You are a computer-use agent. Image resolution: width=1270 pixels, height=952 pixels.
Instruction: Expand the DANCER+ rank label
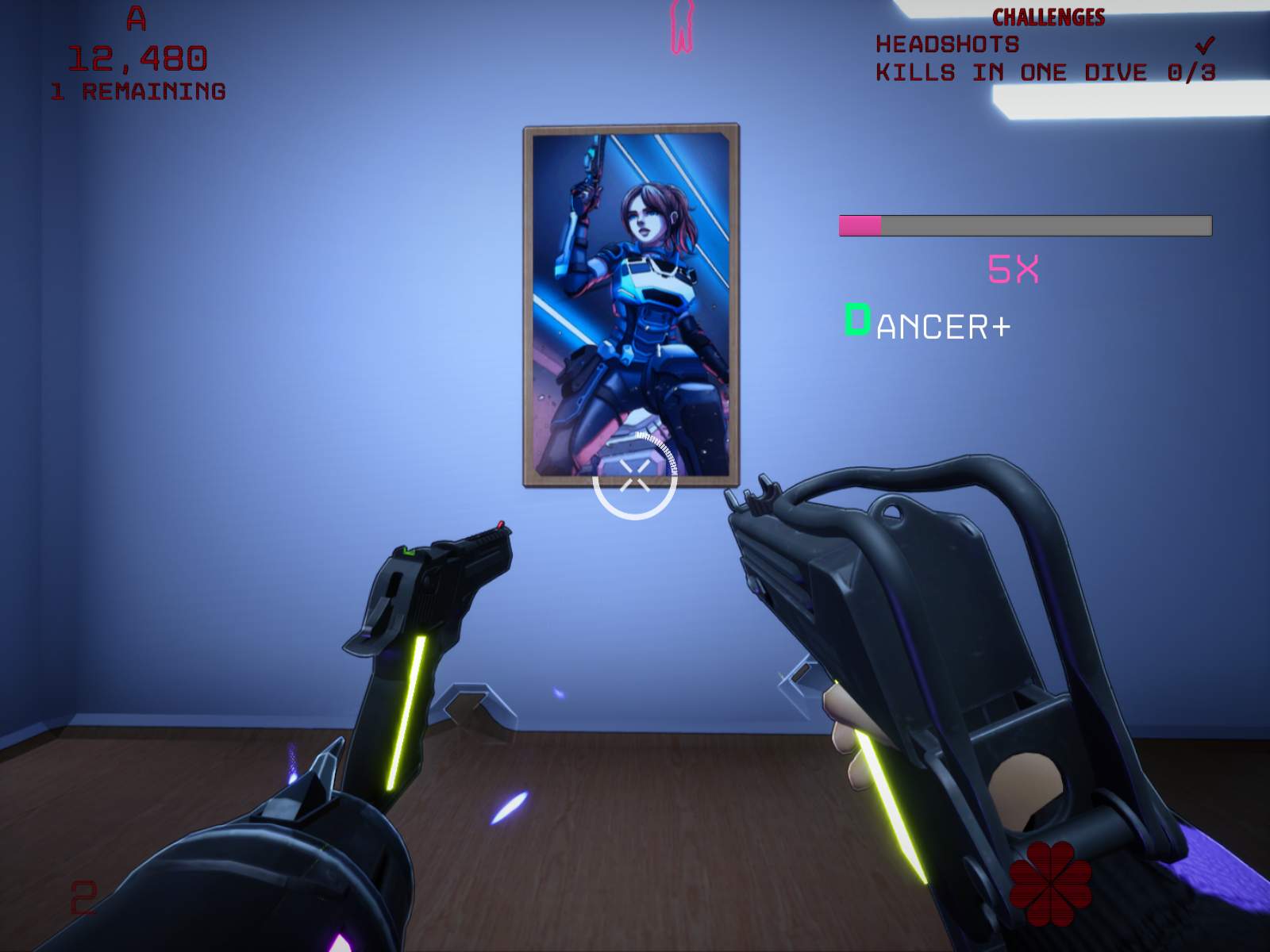927,321
